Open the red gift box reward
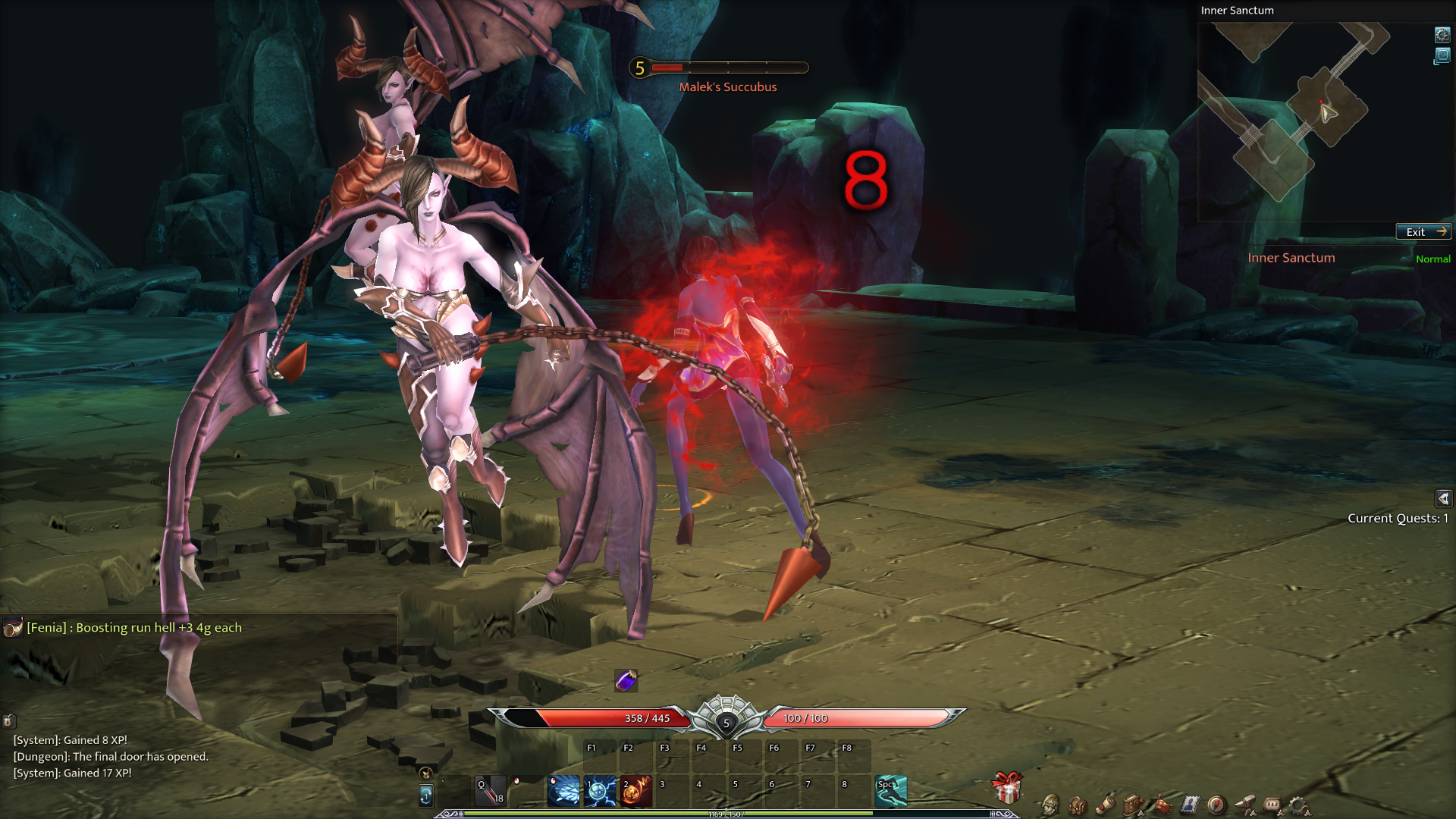 [x=1007, y=788]
